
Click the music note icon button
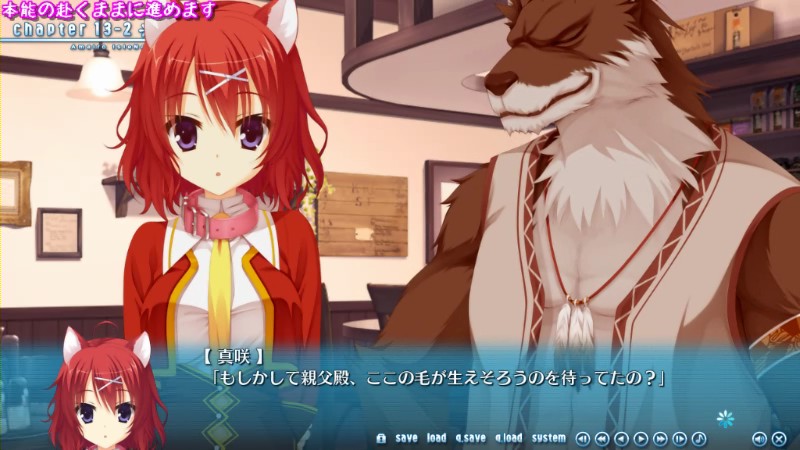point(699,438)
